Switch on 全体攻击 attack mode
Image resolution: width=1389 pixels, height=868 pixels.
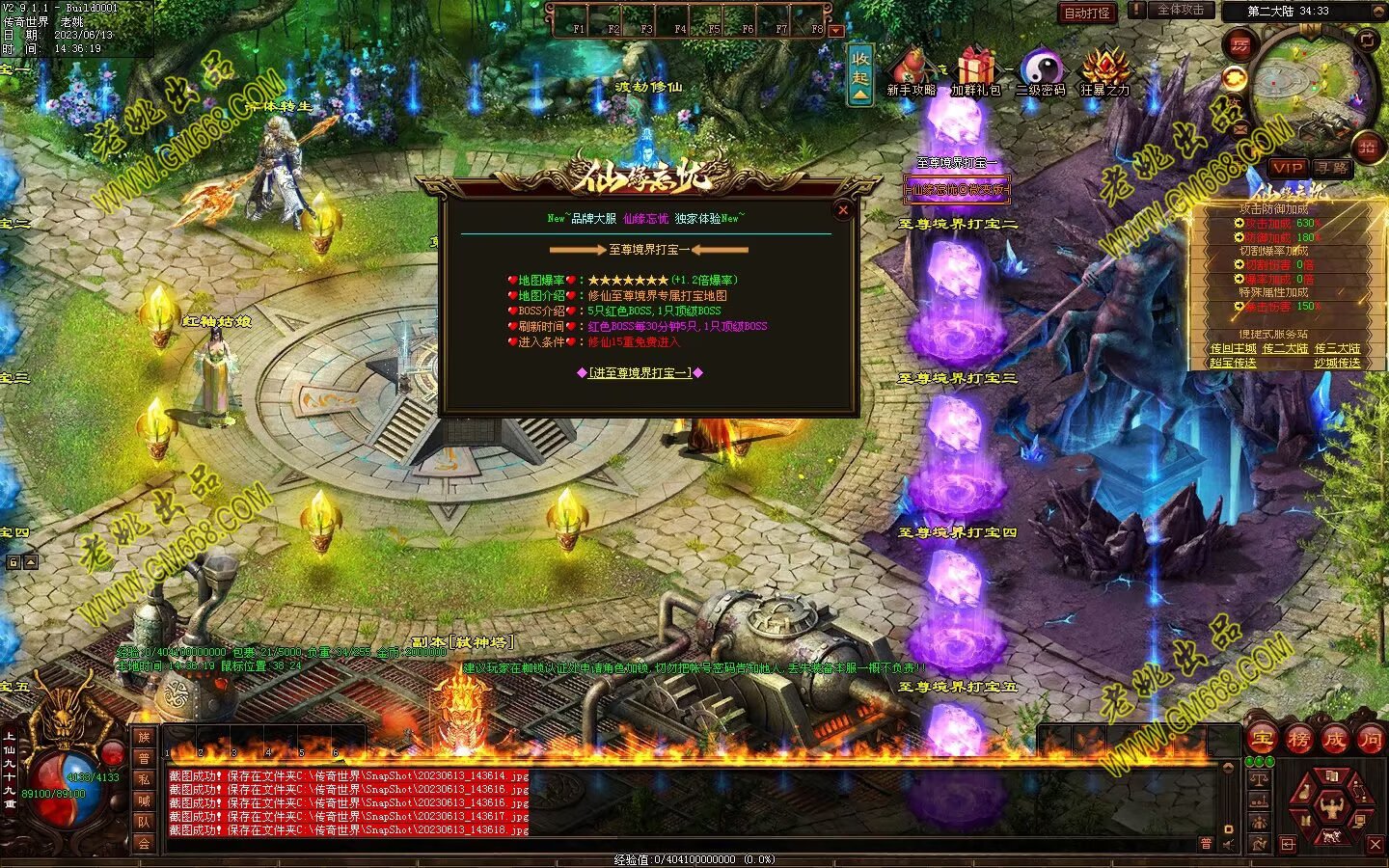[1179, 10]
